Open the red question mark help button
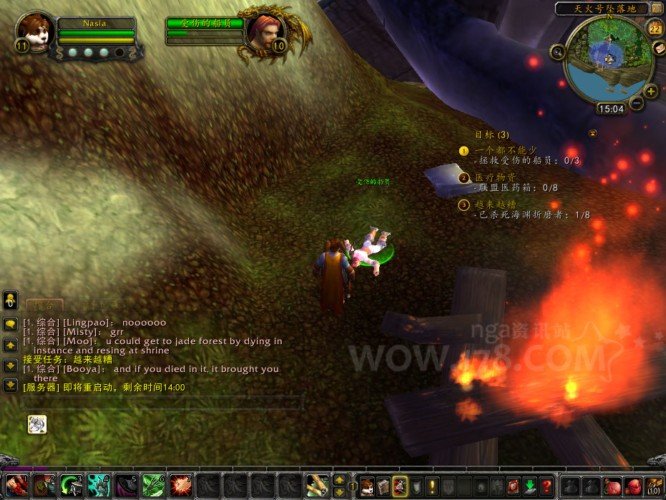The image size is (666, 500). (547, 487)
